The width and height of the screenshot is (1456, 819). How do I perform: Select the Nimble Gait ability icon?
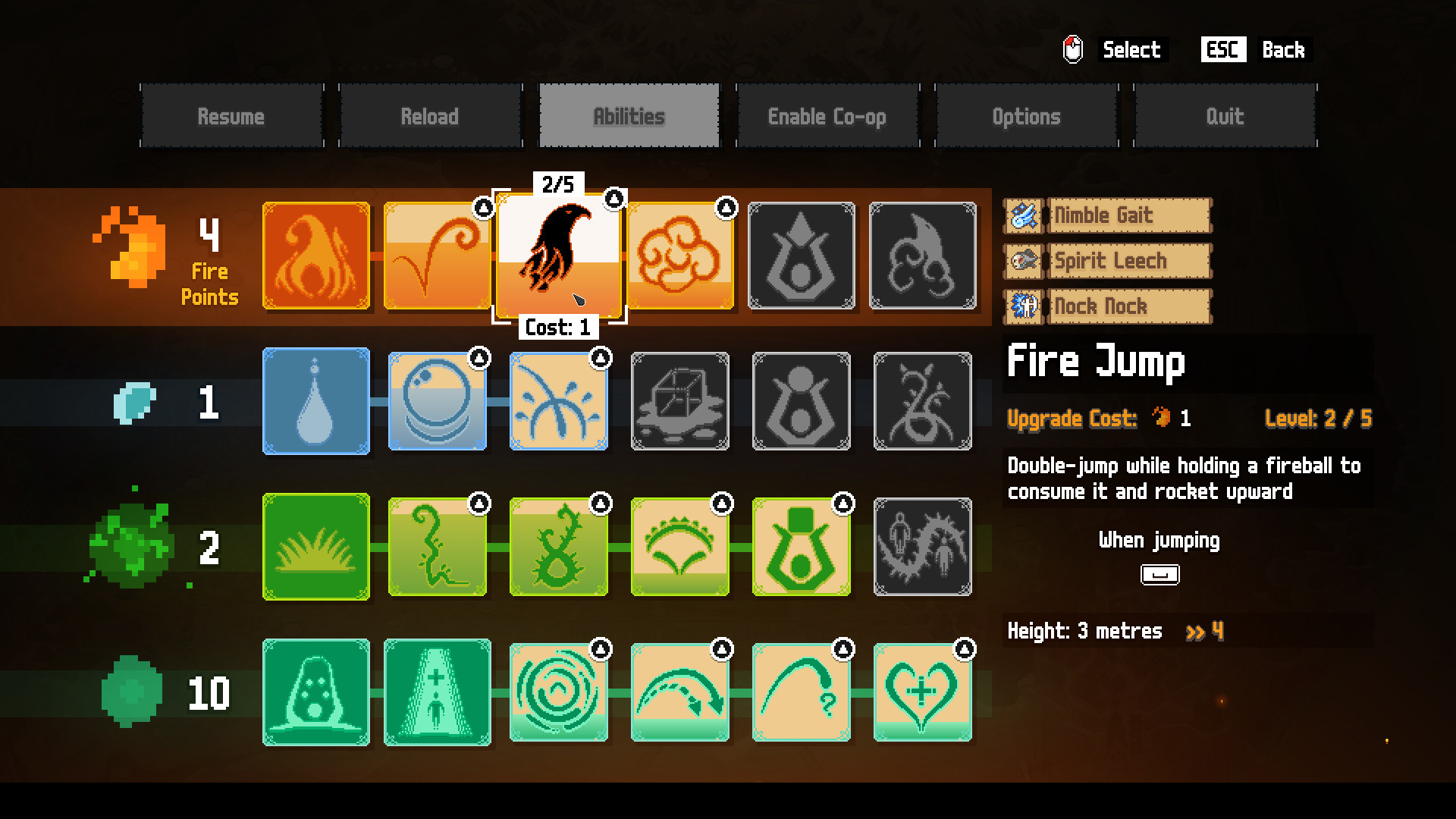click(x=1023, y=215)
